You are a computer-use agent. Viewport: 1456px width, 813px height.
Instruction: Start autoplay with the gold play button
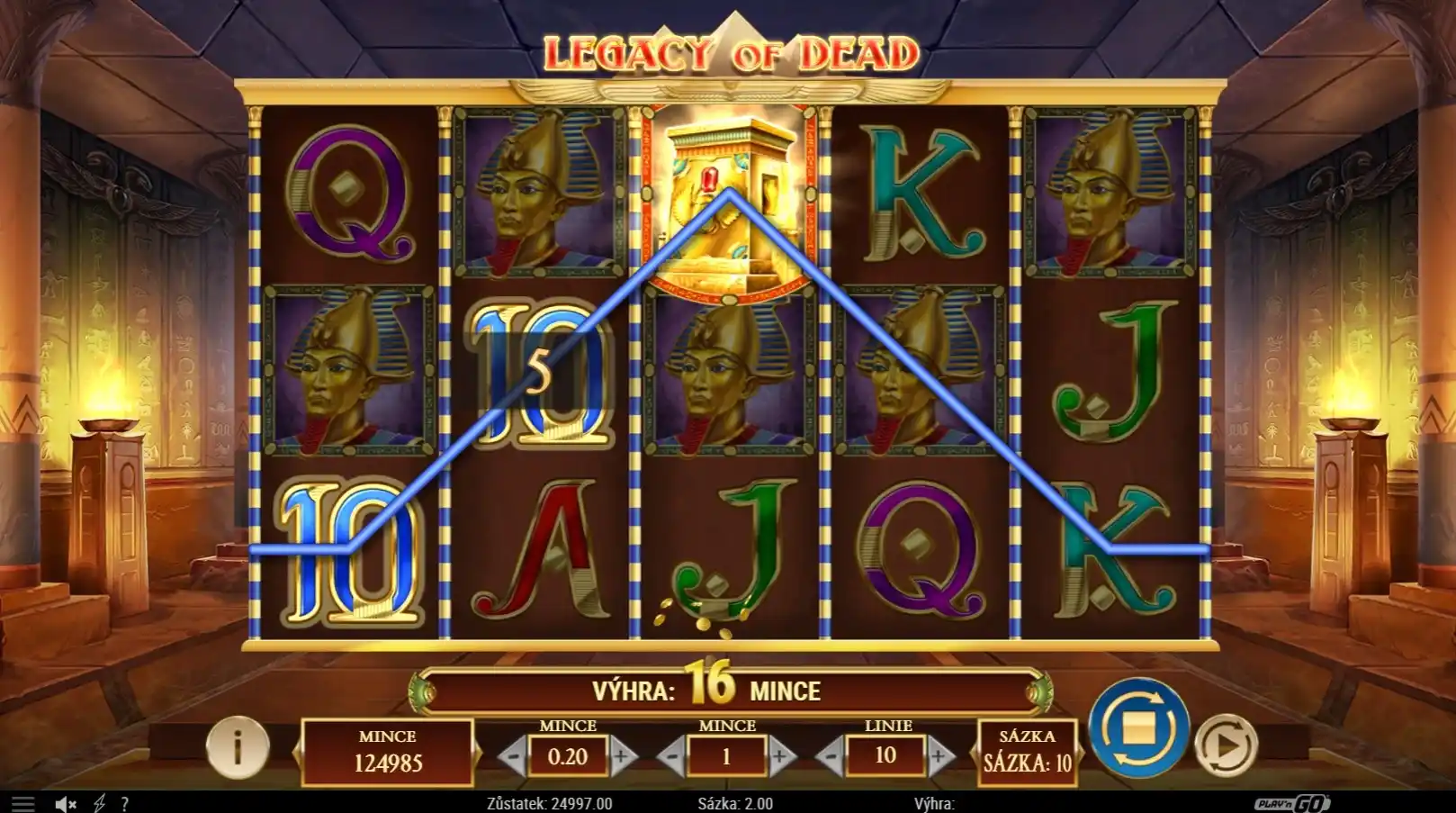tap(1226, 745)
